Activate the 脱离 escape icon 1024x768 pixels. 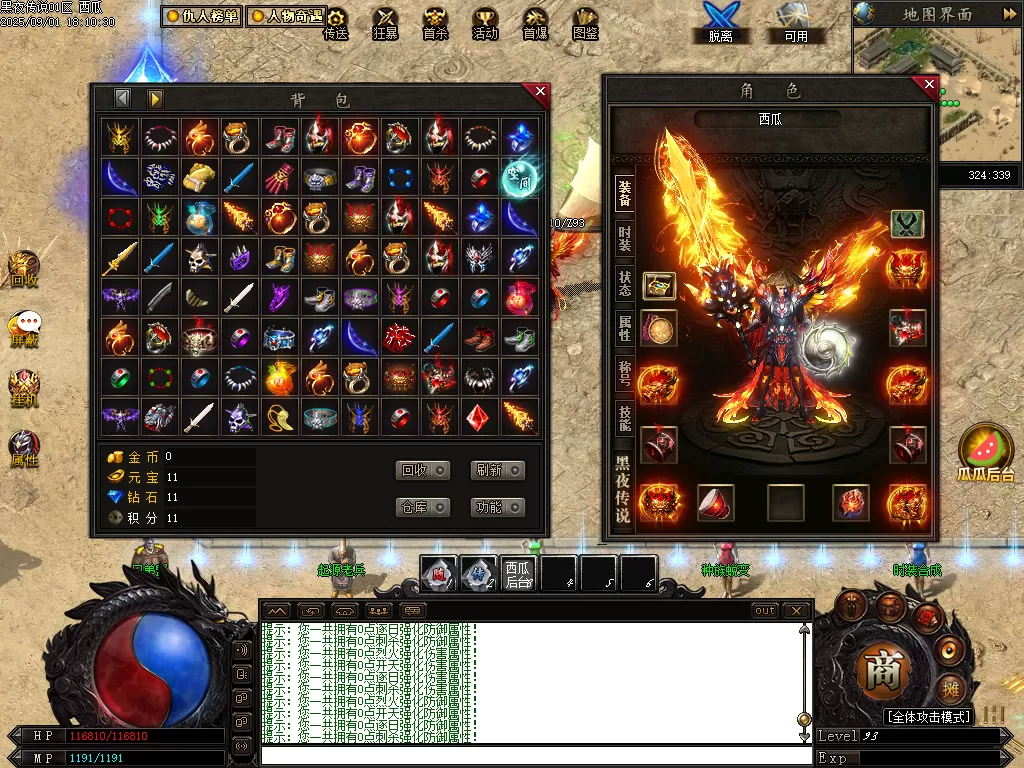[x=720, y=22]
